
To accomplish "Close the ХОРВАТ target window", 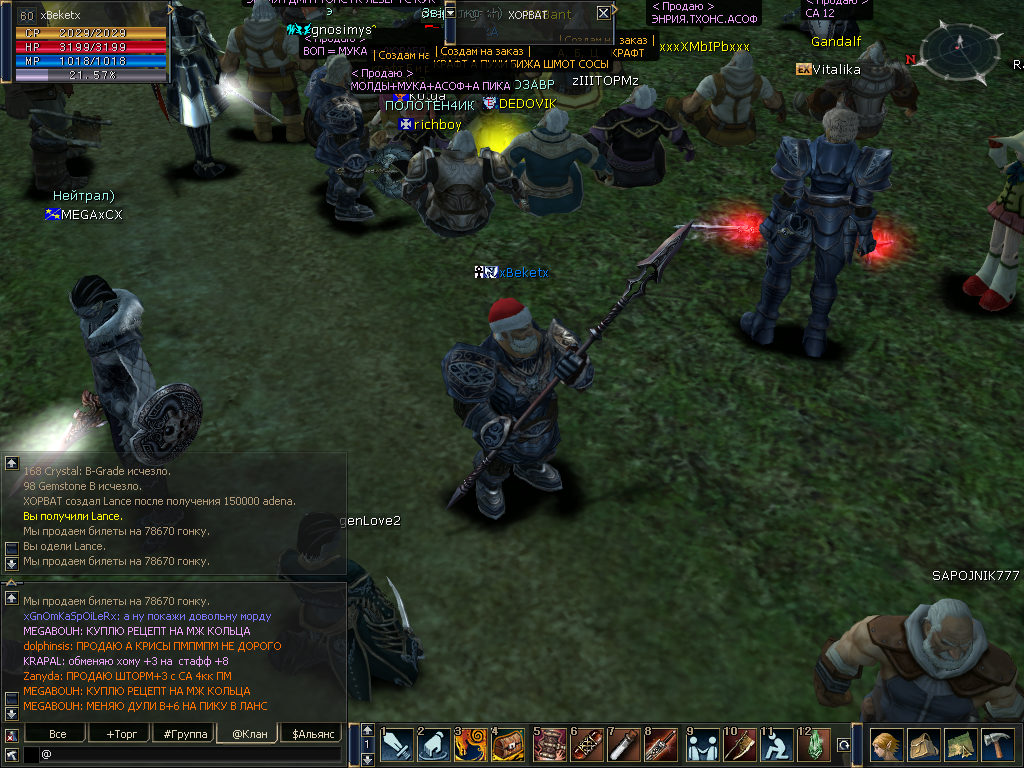I will click(603, 14).
